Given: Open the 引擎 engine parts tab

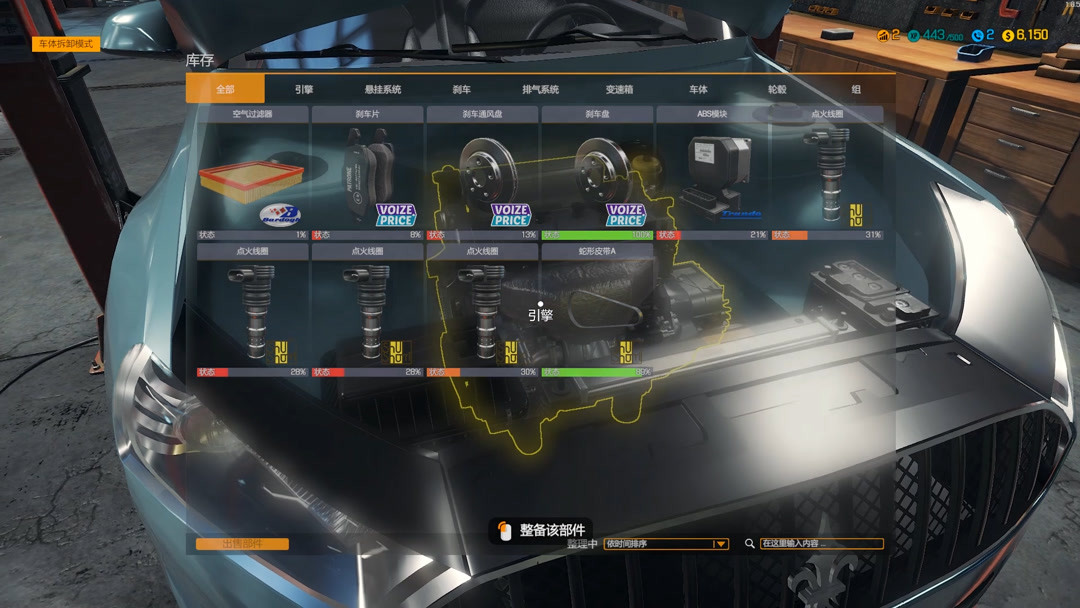Looking at the screenshot, I should click(x=304, y=89).
